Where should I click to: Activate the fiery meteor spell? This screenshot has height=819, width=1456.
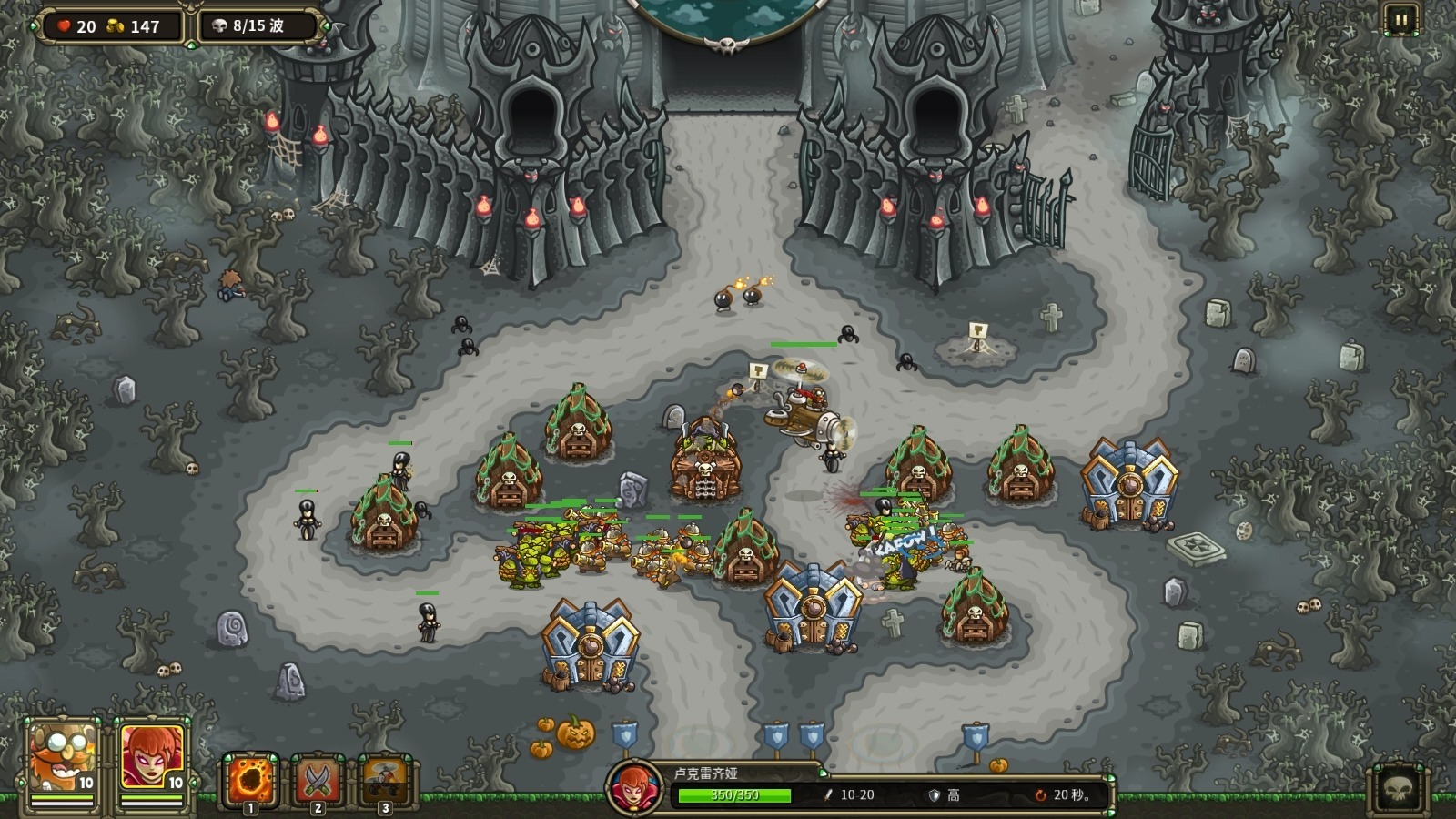click(250, 780)
